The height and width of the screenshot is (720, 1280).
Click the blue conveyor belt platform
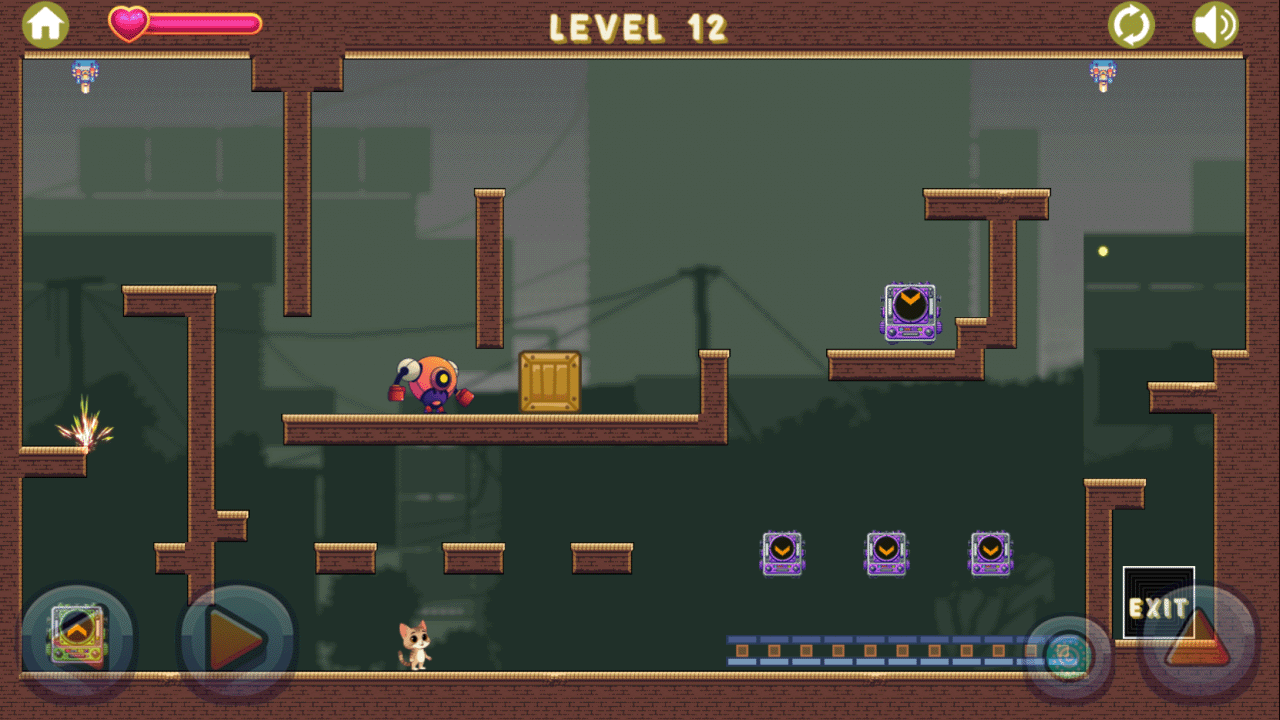pyautogui.click(x=880, y=650)
